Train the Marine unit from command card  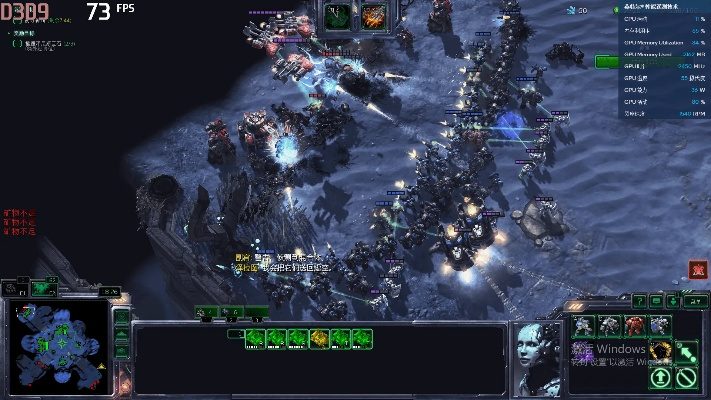coord(584,325)
